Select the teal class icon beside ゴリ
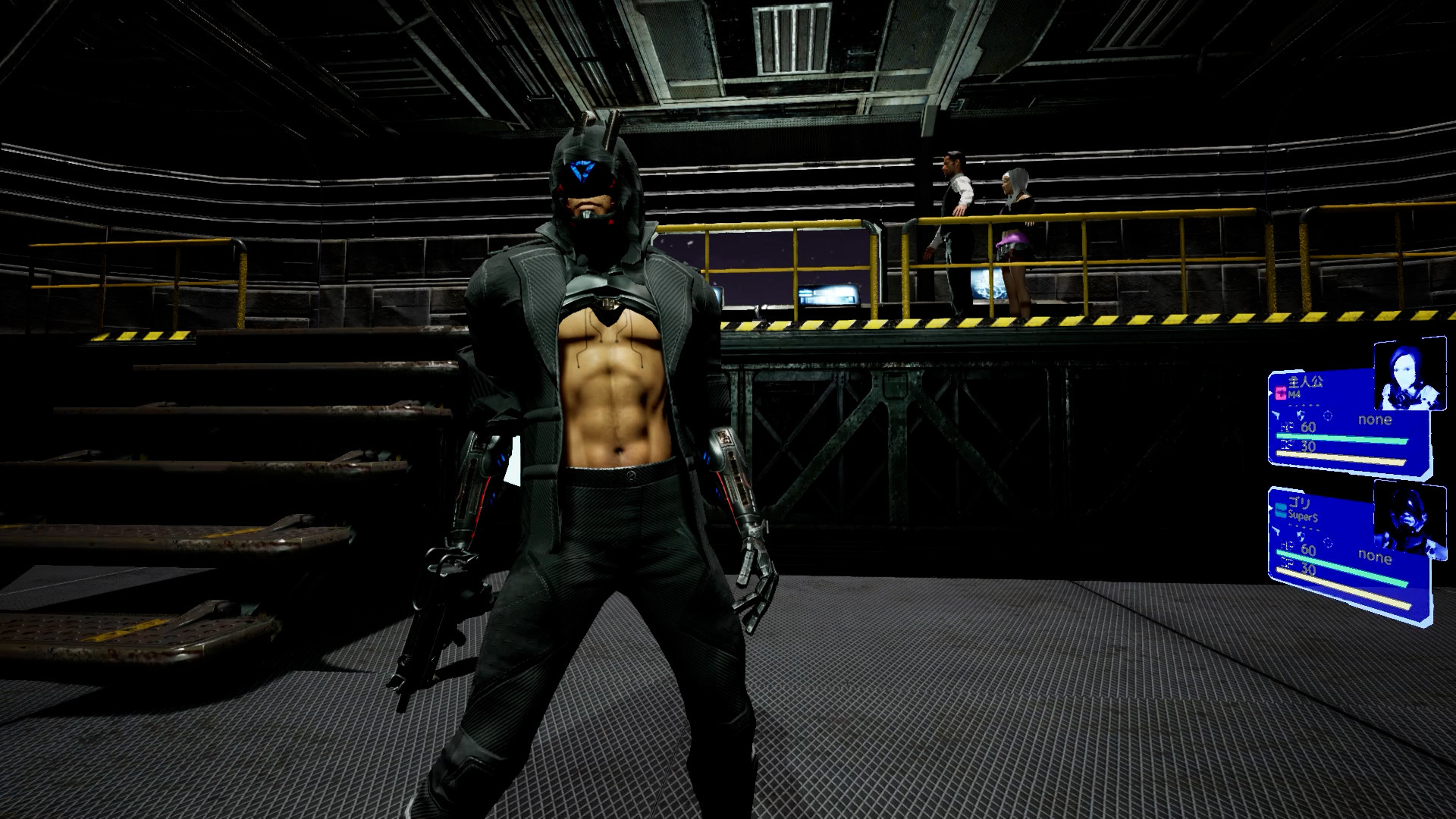 click(1280, 509)
